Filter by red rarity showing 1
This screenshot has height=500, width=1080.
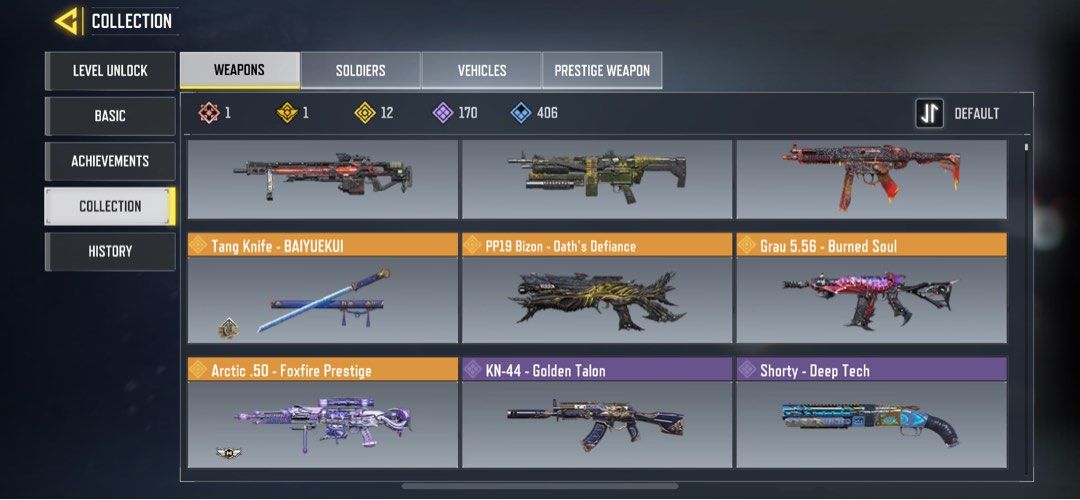[214, 113]
